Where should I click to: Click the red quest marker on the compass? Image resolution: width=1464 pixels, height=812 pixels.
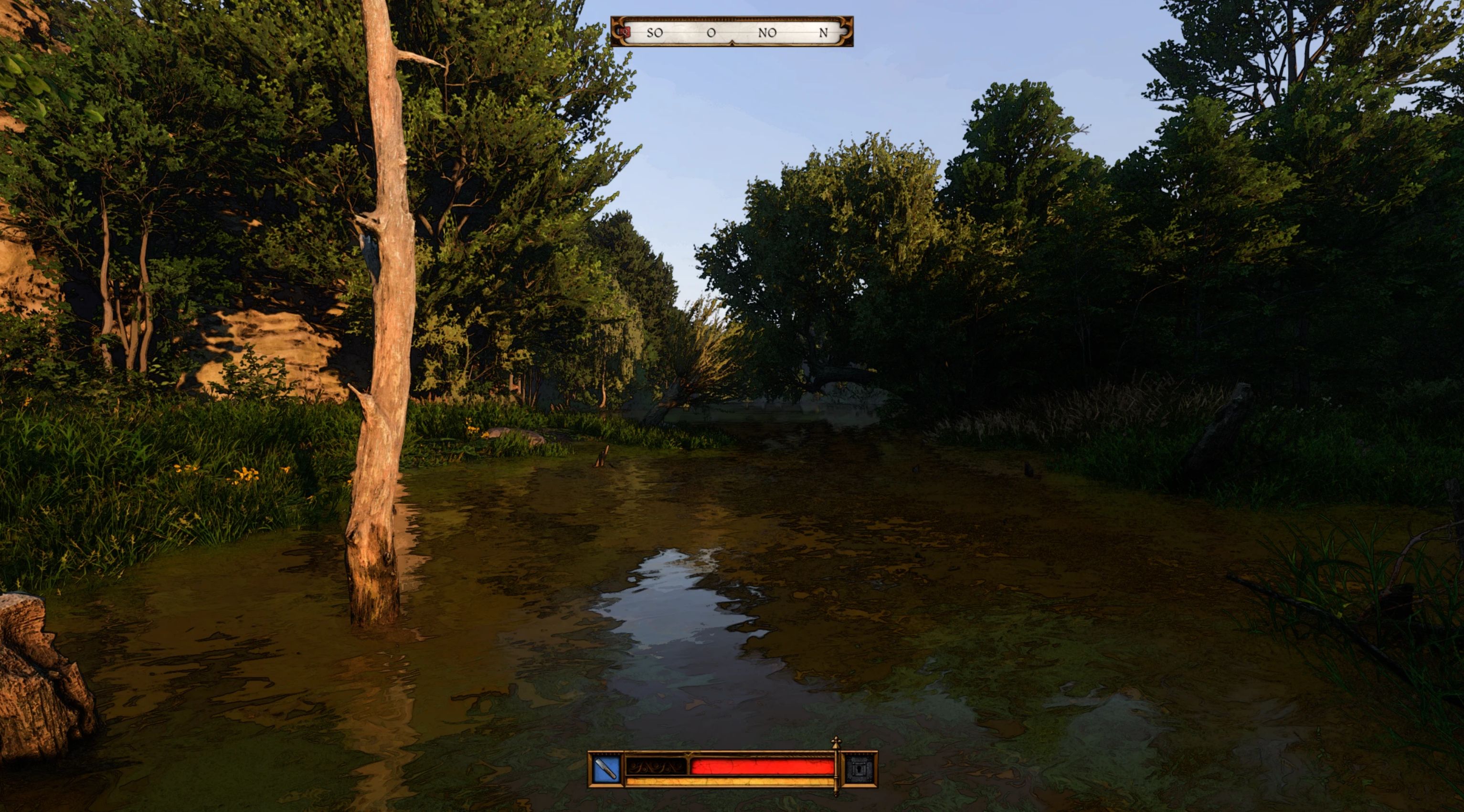coord(626,32)
